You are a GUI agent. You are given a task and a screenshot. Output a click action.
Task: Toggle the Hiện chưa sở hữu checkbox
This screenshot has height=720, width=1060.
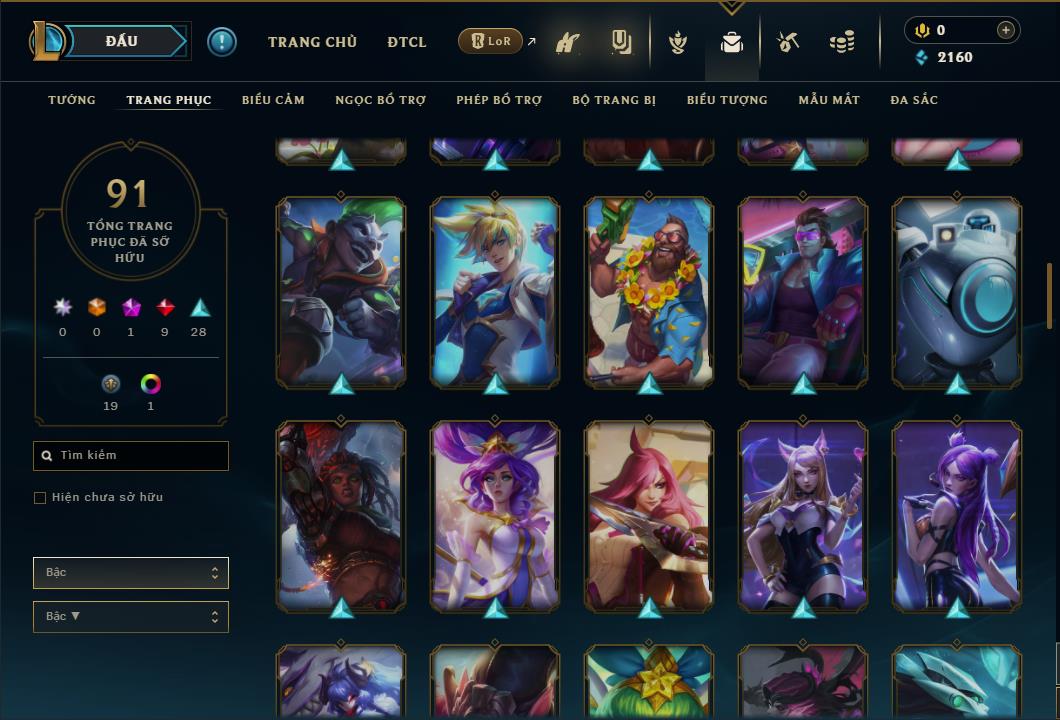40,498
